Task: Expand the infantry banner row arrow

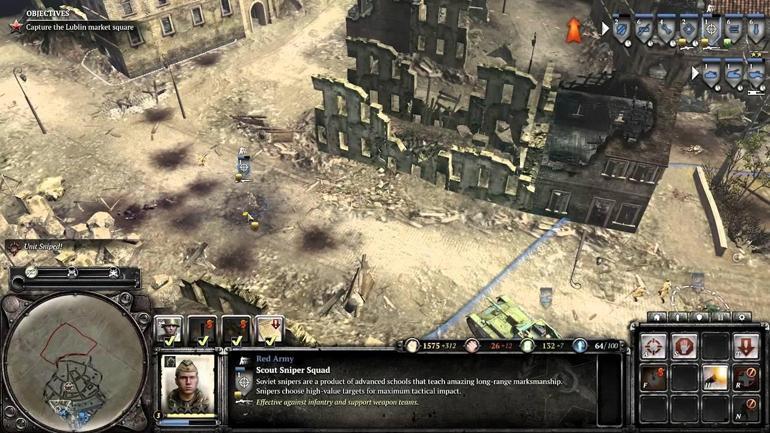Action: [604, 29]
